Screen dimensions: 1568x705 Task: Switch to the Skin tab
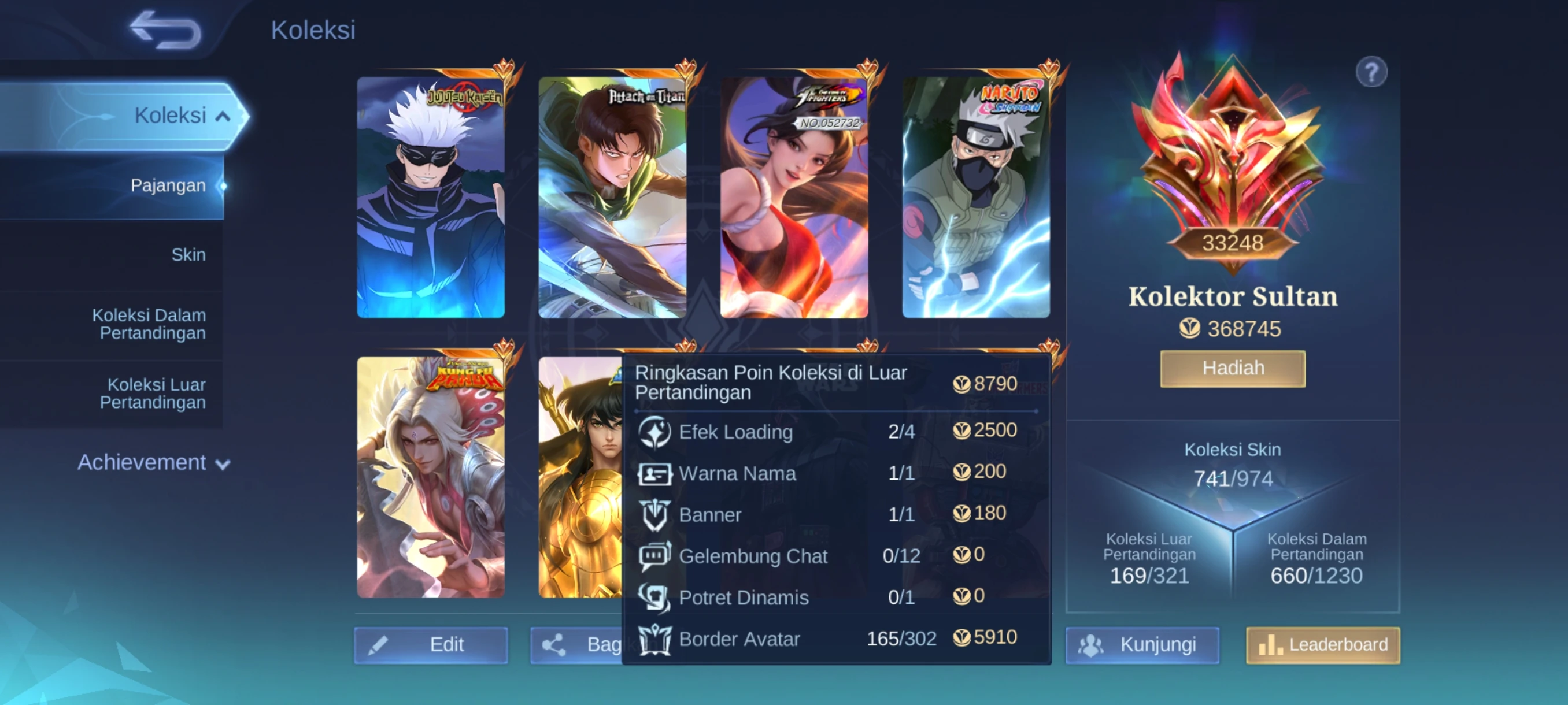coord(188,255)
